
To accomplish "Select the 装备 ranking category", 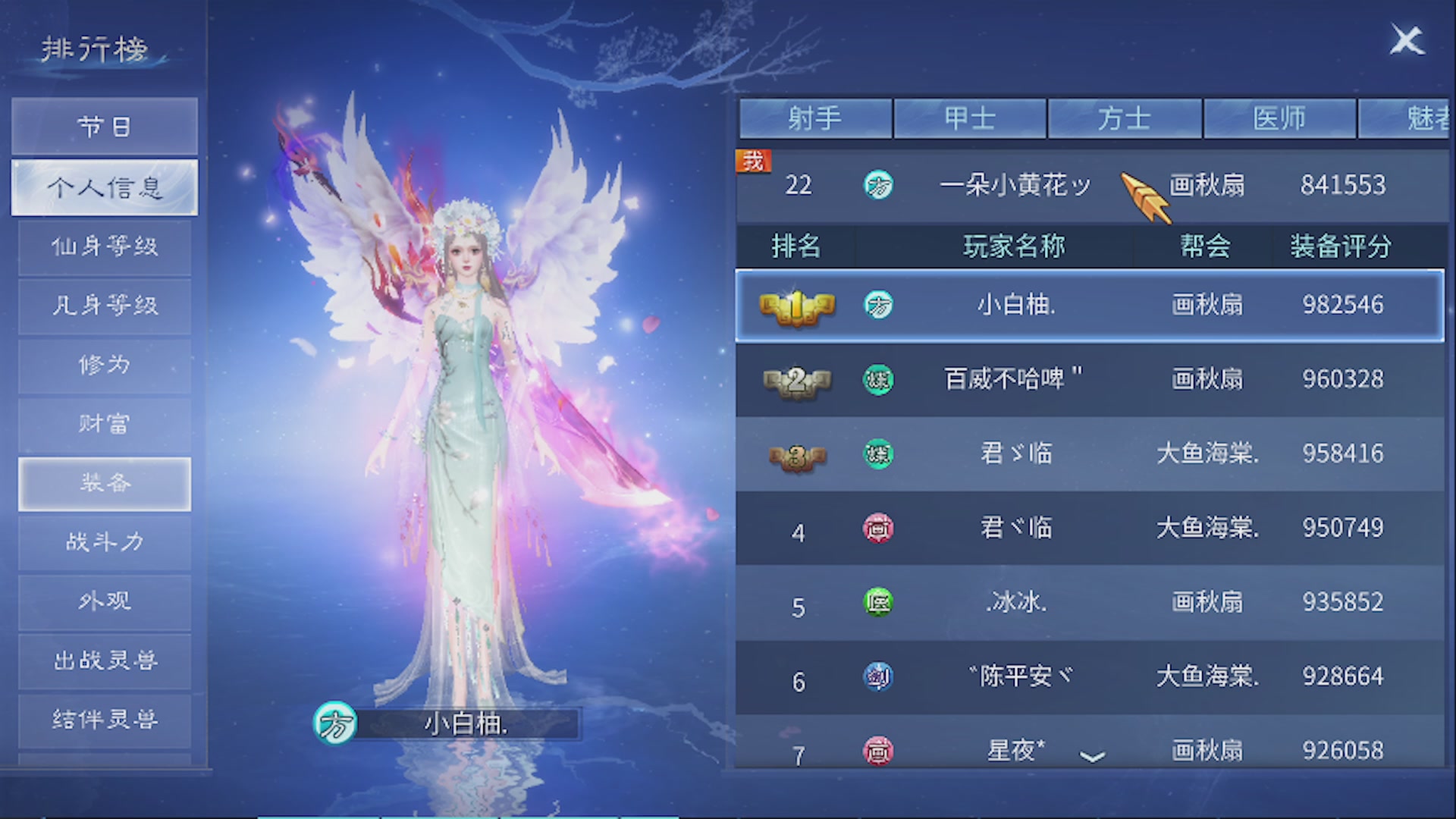I will coord(104,483).
